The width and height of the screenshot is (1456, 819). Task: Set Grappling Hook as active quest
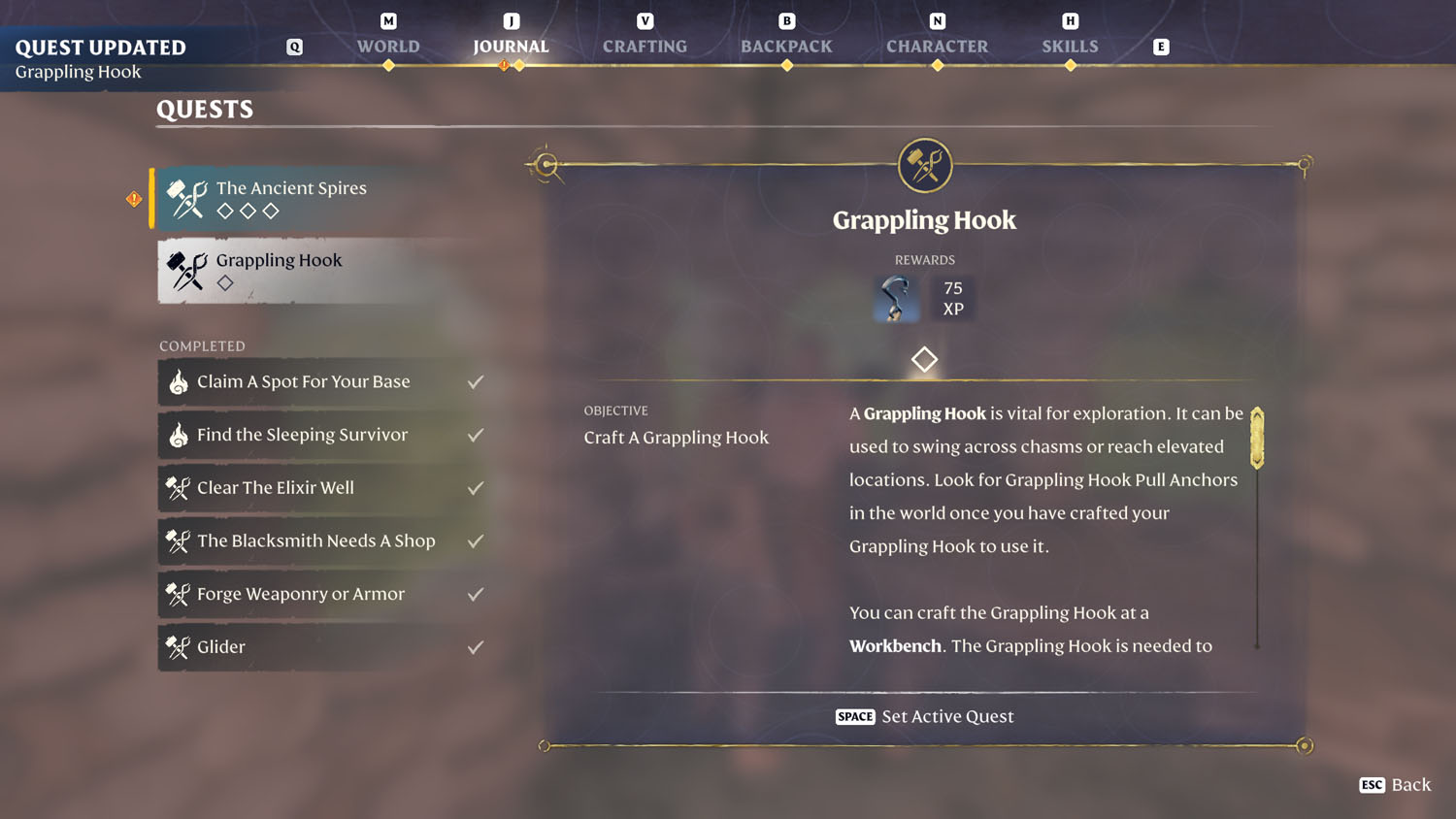(x=924, y=716)
